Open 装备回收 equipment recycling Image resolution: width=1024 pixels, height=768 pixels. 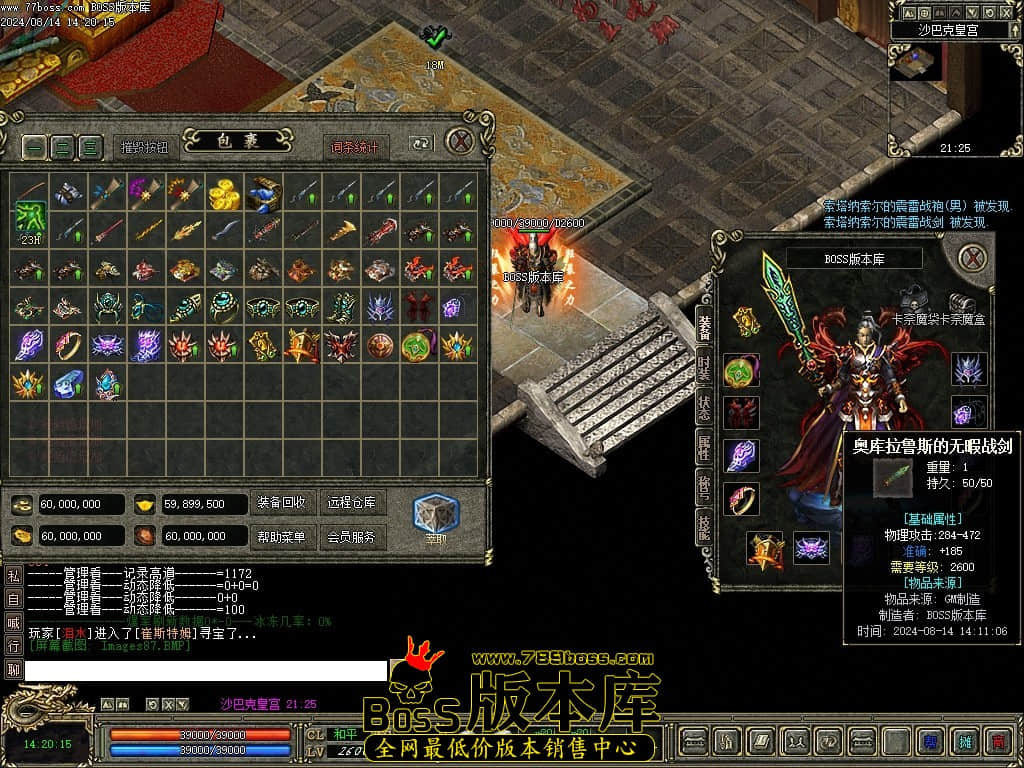282,503
